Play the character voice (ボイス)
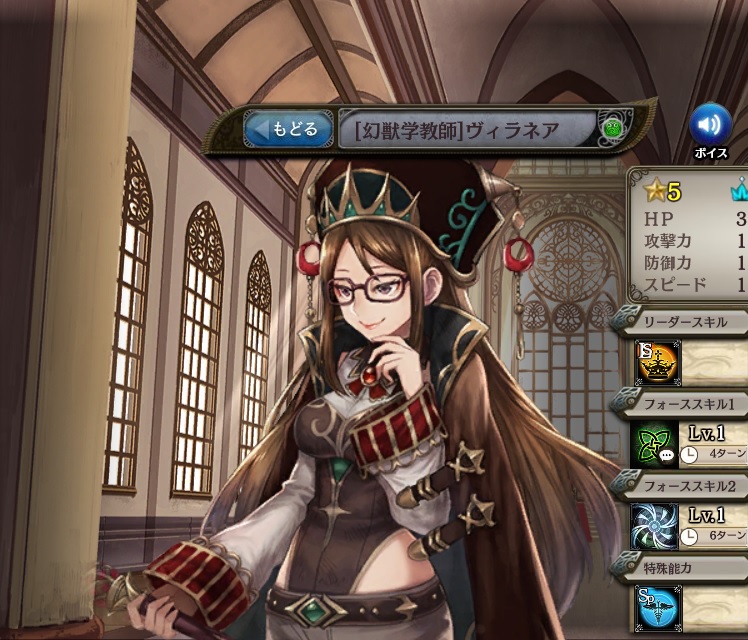This screenshot has width=748, height=640. (x=710, y=125)
